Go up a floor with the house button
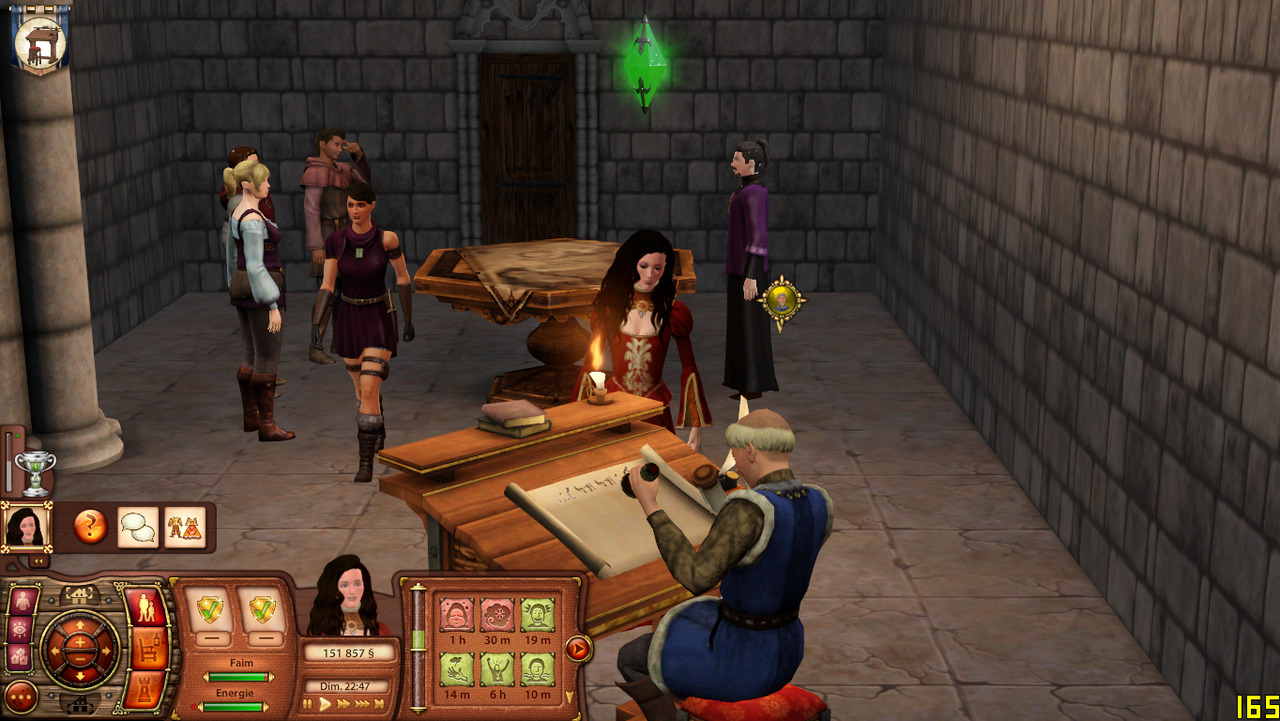This screenshot has height=721, width=1280. 80,594
